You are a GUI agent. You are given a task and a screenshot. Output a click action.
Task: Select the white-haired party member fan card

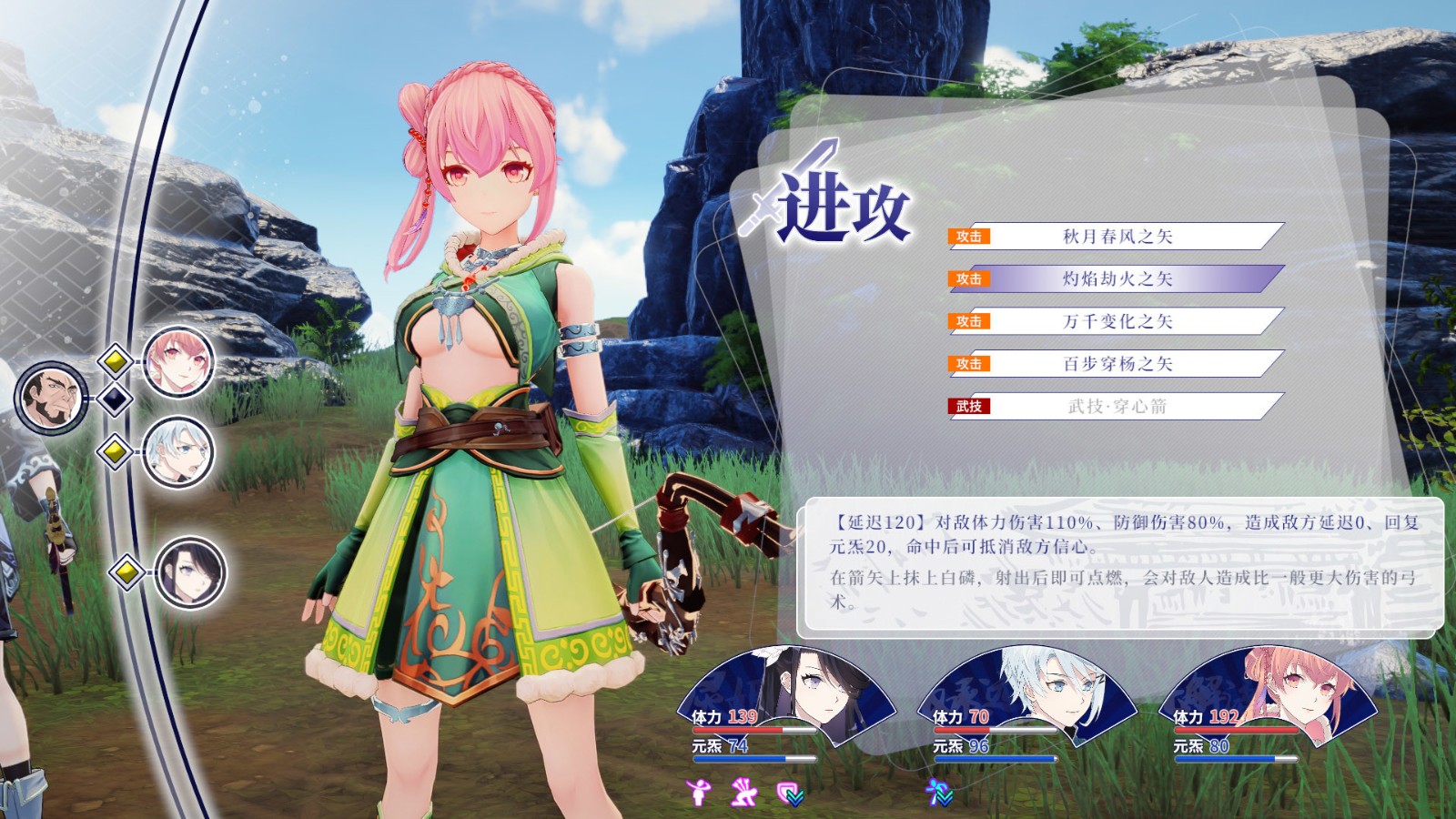pyautogui.click(x=1028, y=696)
